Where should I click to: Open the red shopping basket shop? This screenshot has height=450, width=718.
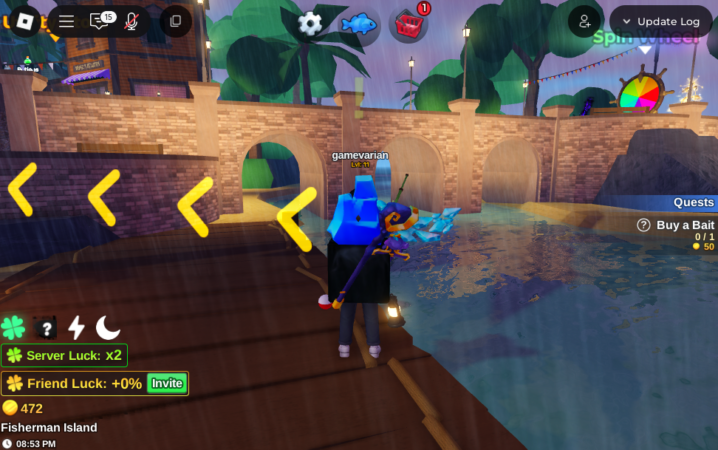click(405, 23)
